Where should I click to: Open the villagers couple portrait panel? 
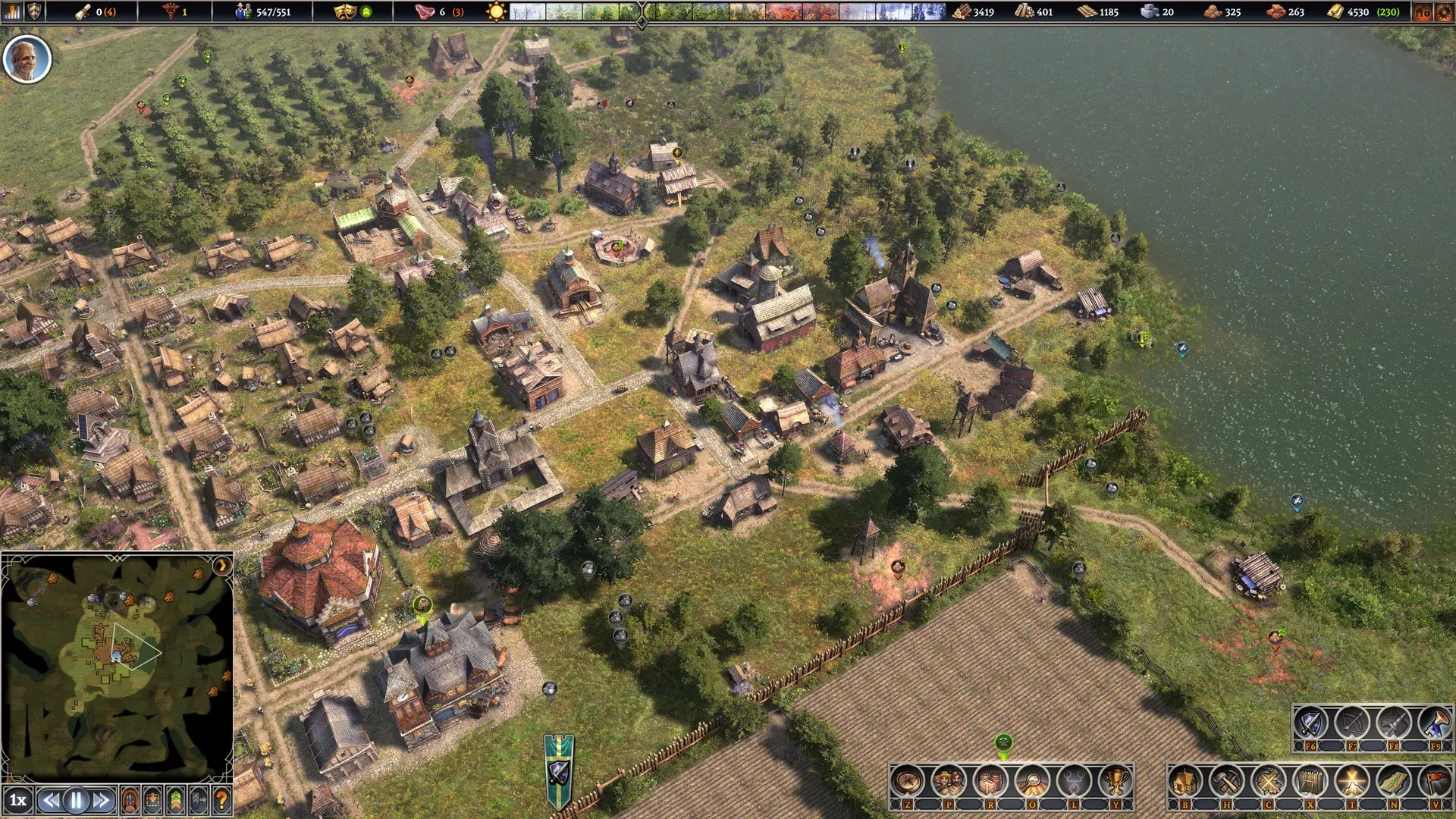(x=949, y=781)
